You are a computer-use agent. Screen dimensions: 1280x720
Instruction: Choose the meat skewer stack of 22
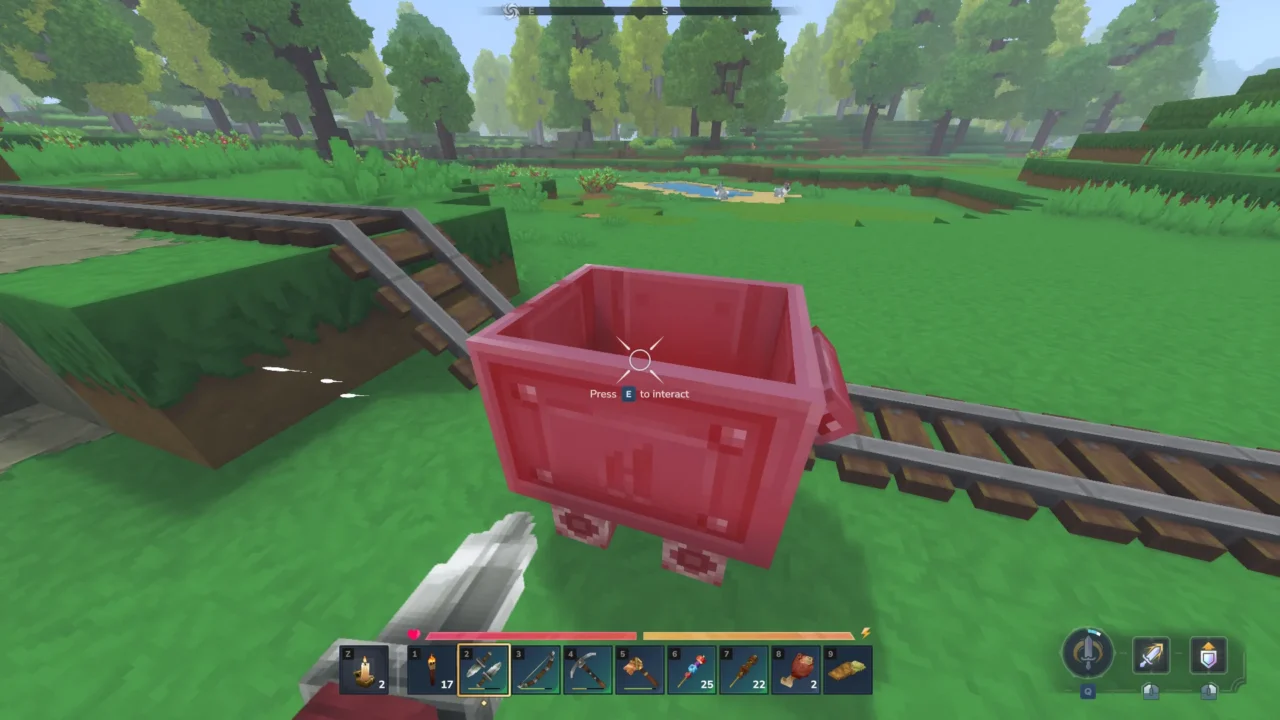(x=744, y=669)
